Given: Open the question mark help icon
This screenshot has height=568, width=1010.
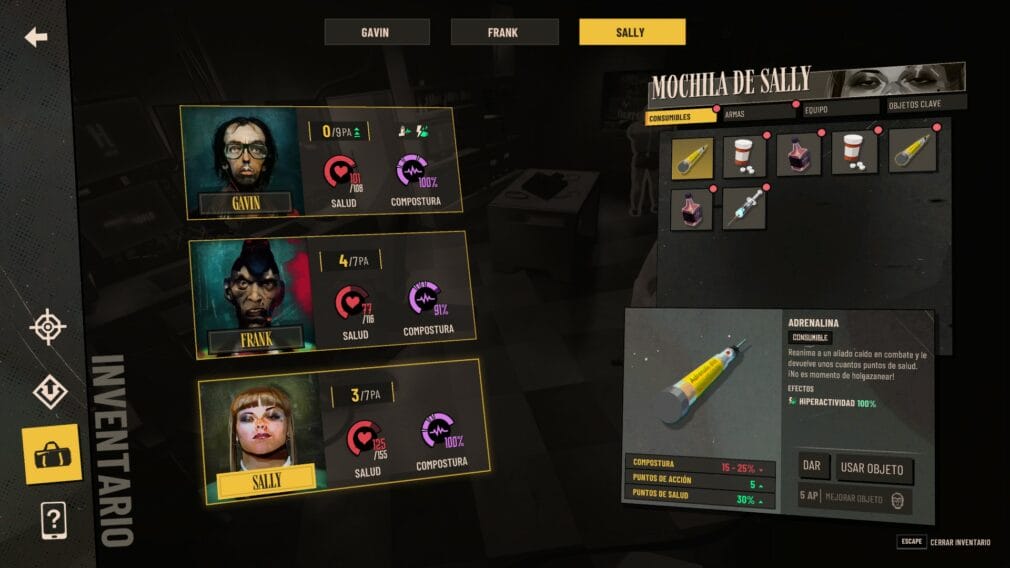Looking at the screenshot, I should click(x=53, y=520).
